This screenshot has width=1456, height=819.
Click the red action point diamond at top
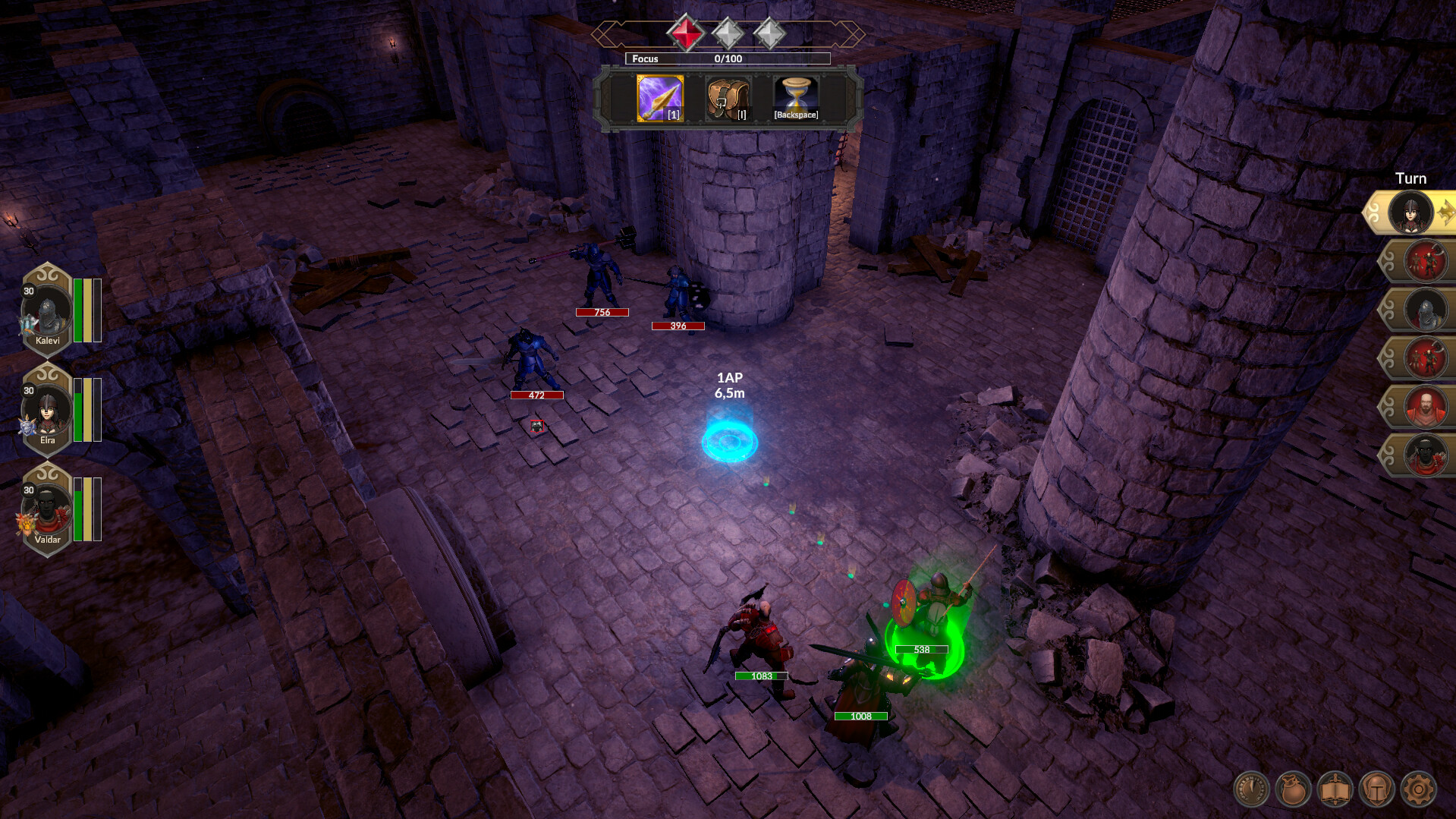(x=685, y=33)
